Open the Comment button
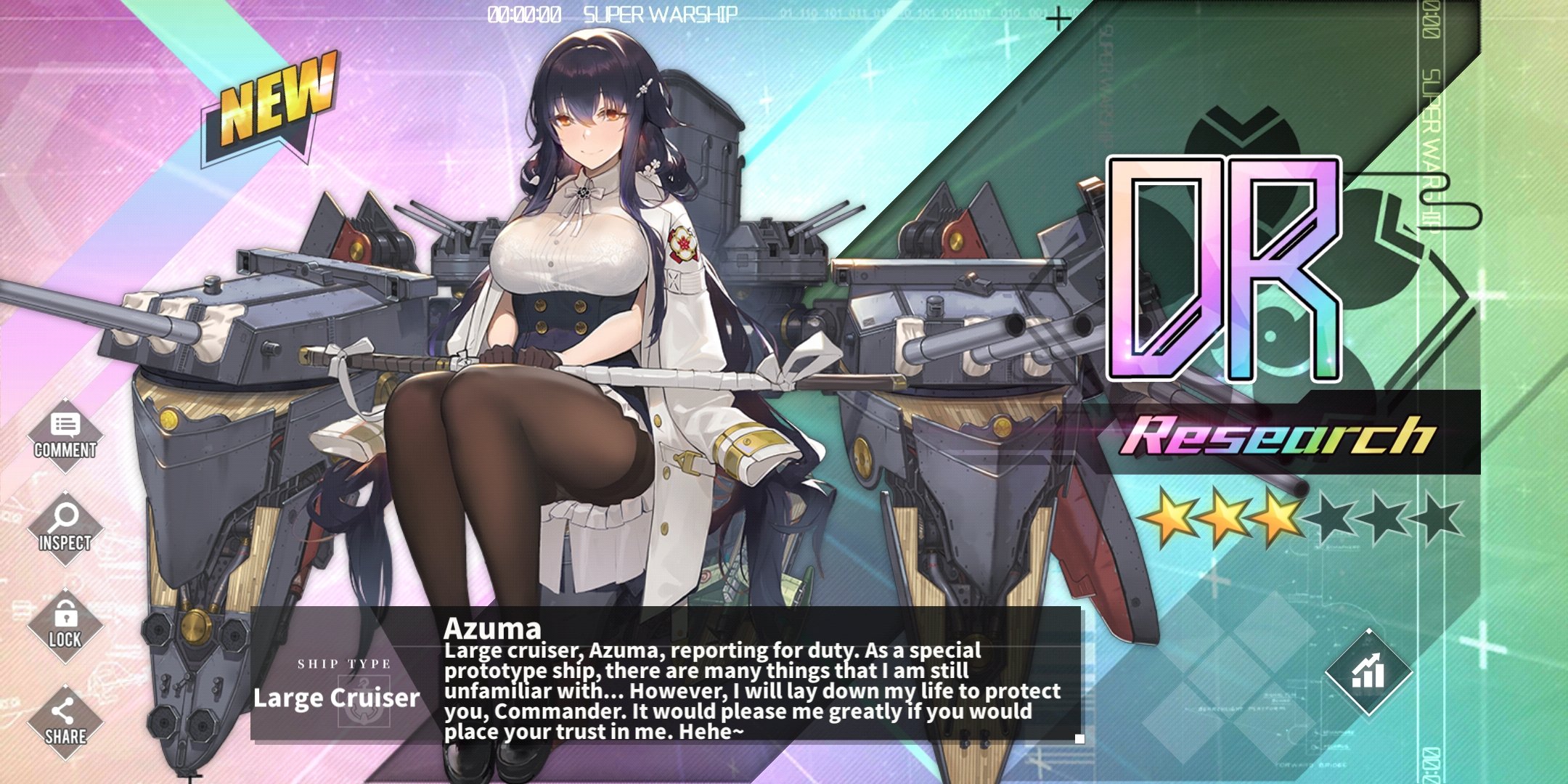This screenshot has height=784, width=1568. 65,436
